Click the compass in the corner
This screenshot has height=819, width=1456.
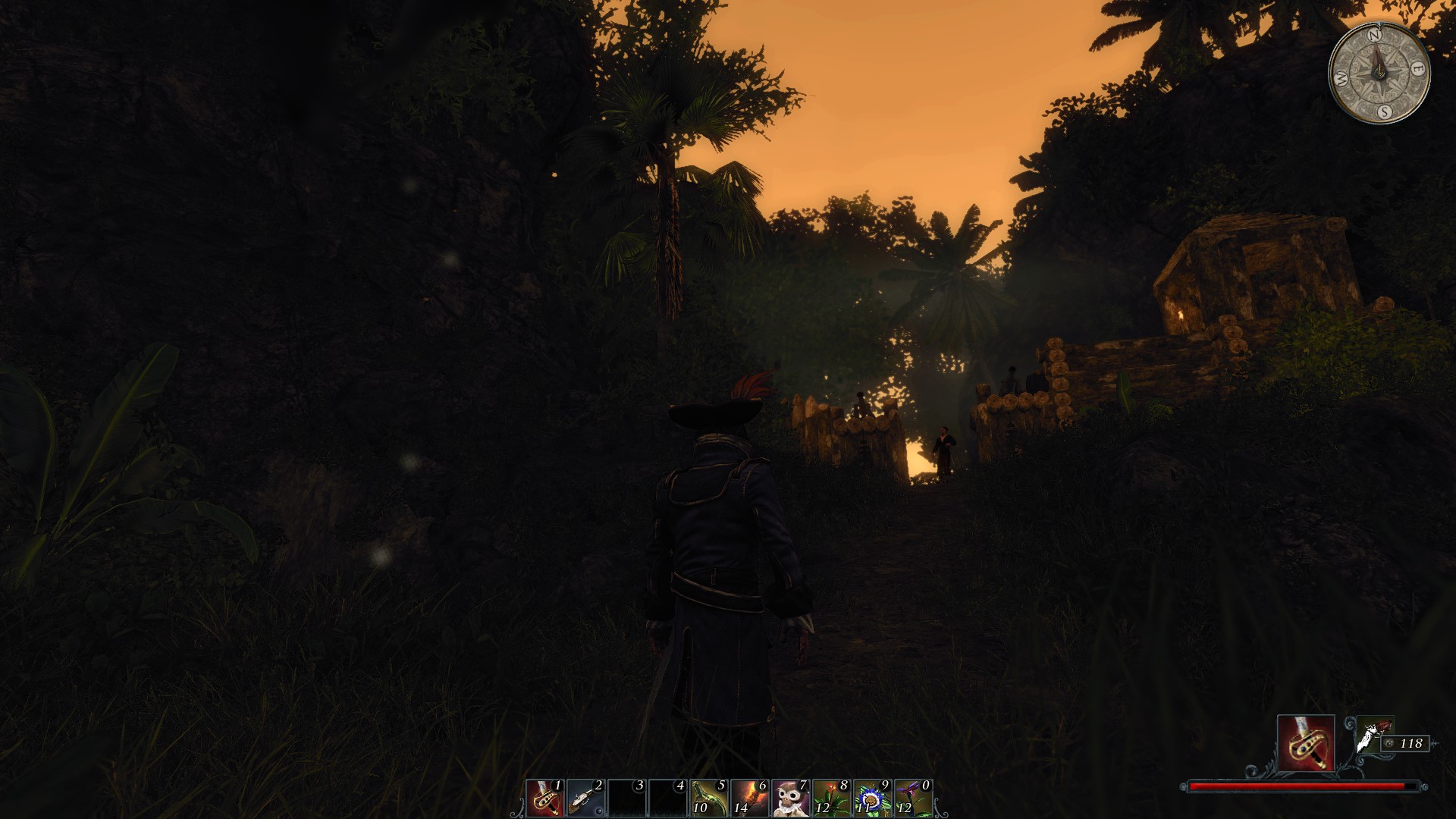click(x=1379, y=72)
